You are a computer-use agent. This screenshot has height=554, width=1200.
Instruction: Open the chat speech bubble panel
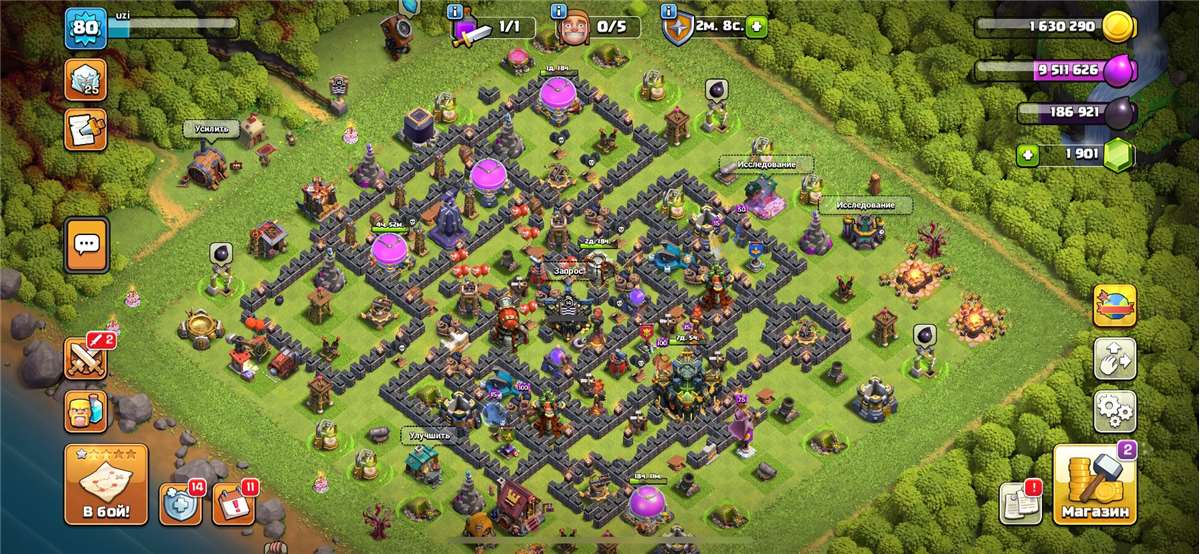87,244
